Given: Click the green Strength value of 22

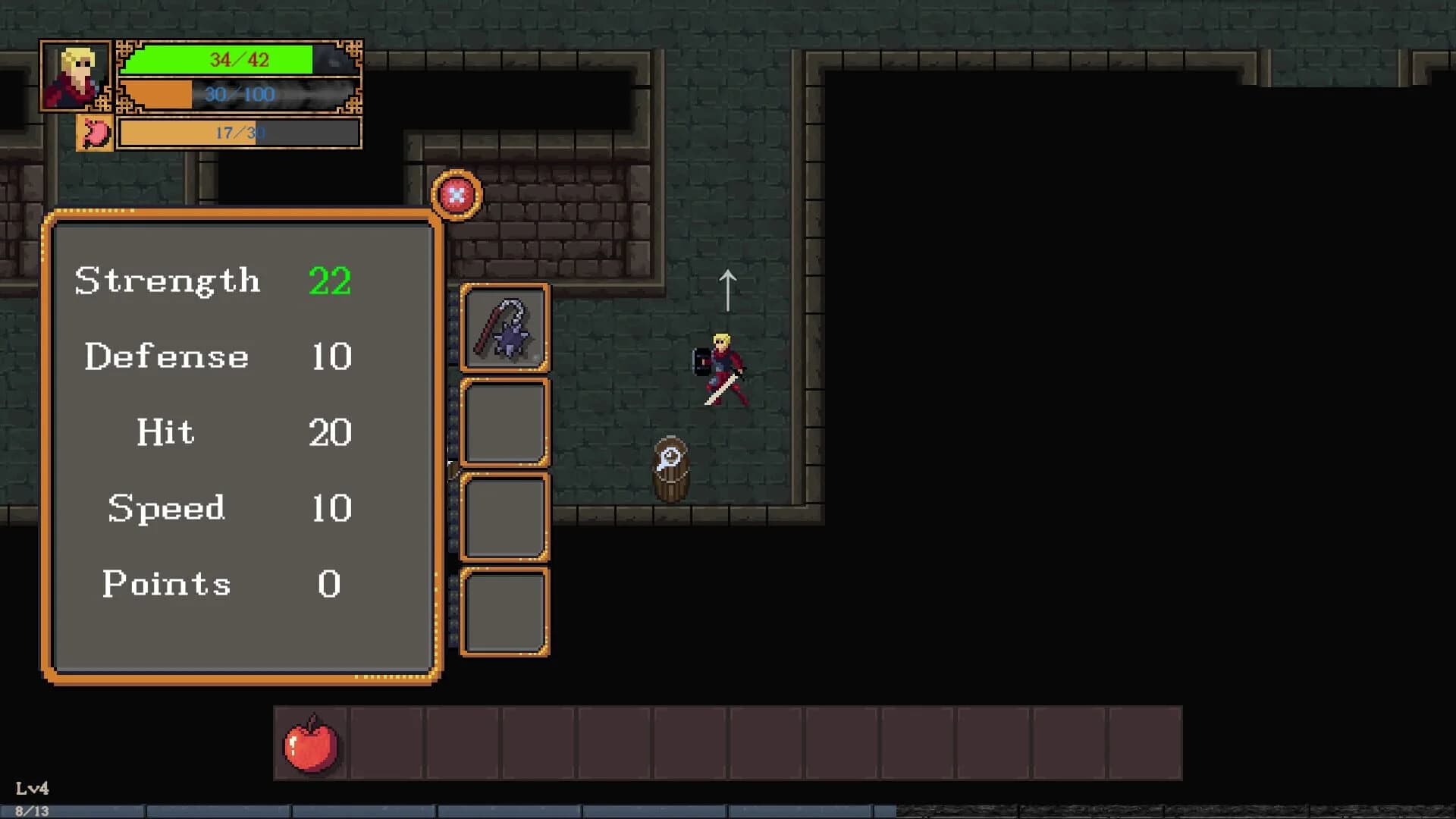Looking at the screenshot, I should tap(328, 281).
